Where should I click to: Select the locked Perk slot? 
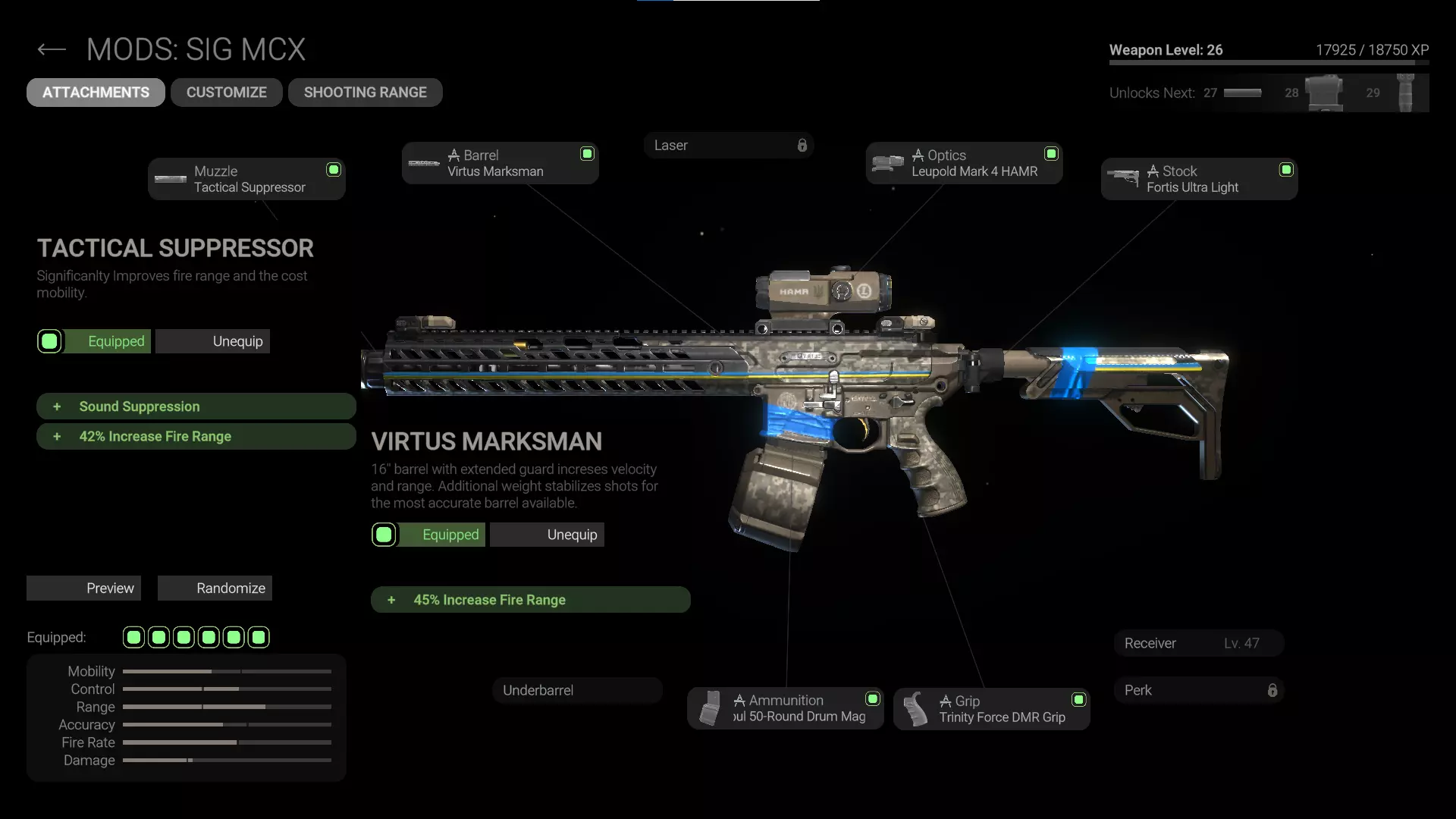pyautogui.click(x=1198, y=690)
